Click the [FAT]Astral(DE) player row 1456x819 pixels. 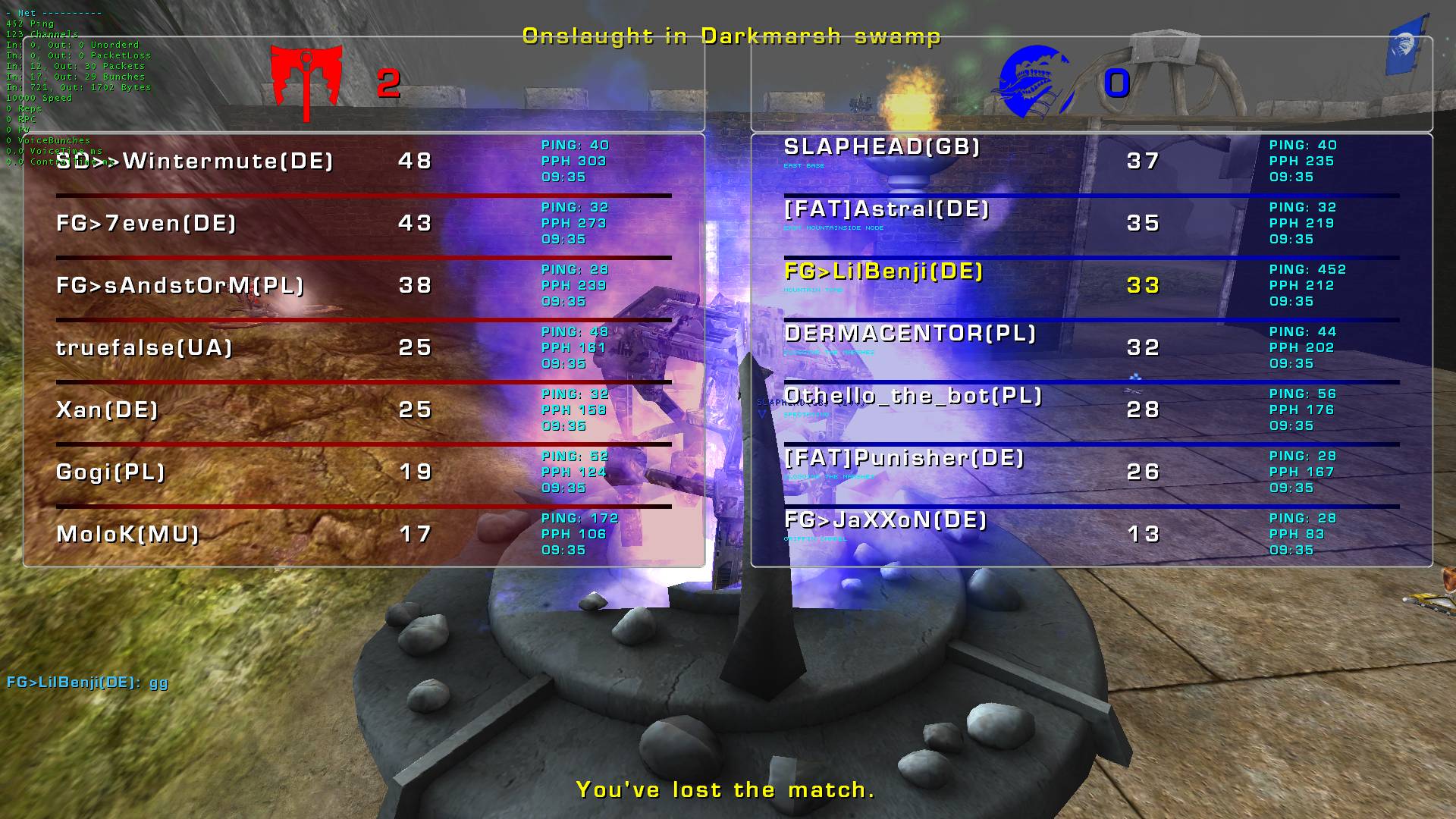pos(886,209)
